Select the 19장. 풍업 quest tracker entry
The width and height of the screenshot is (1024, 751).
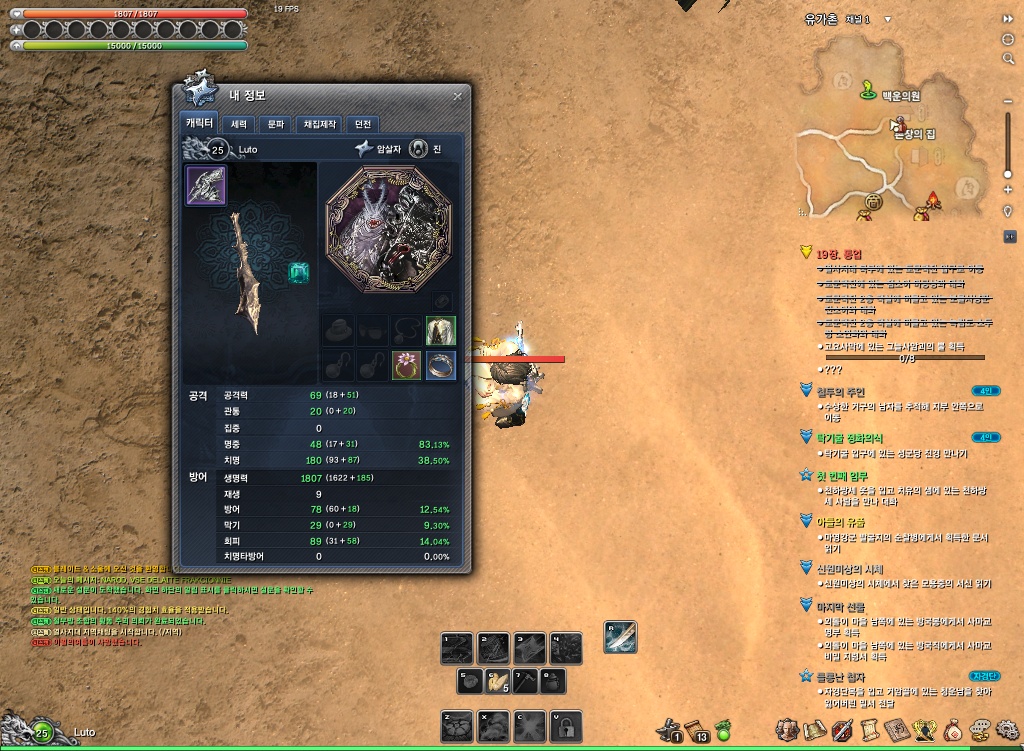tap(840, 254)
